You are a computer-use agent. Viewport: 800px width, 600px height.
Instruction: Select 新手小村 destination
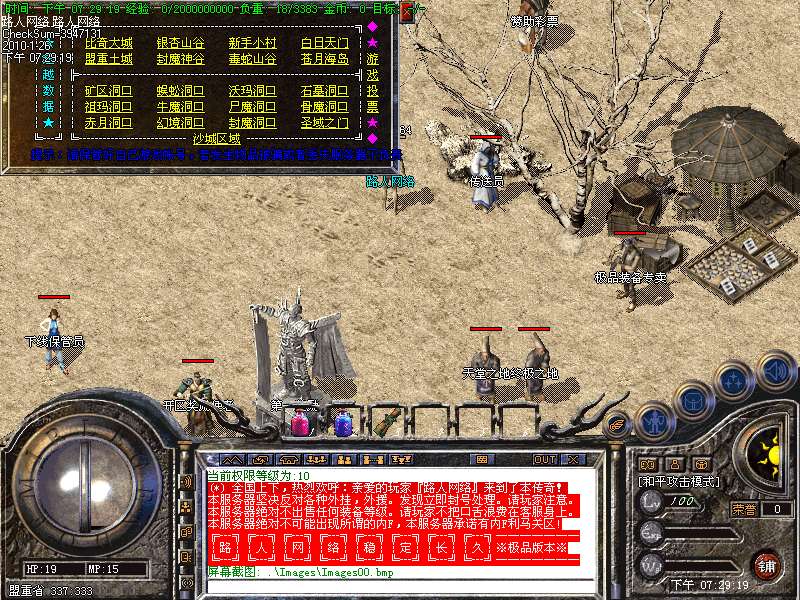(x=252, y=43)
